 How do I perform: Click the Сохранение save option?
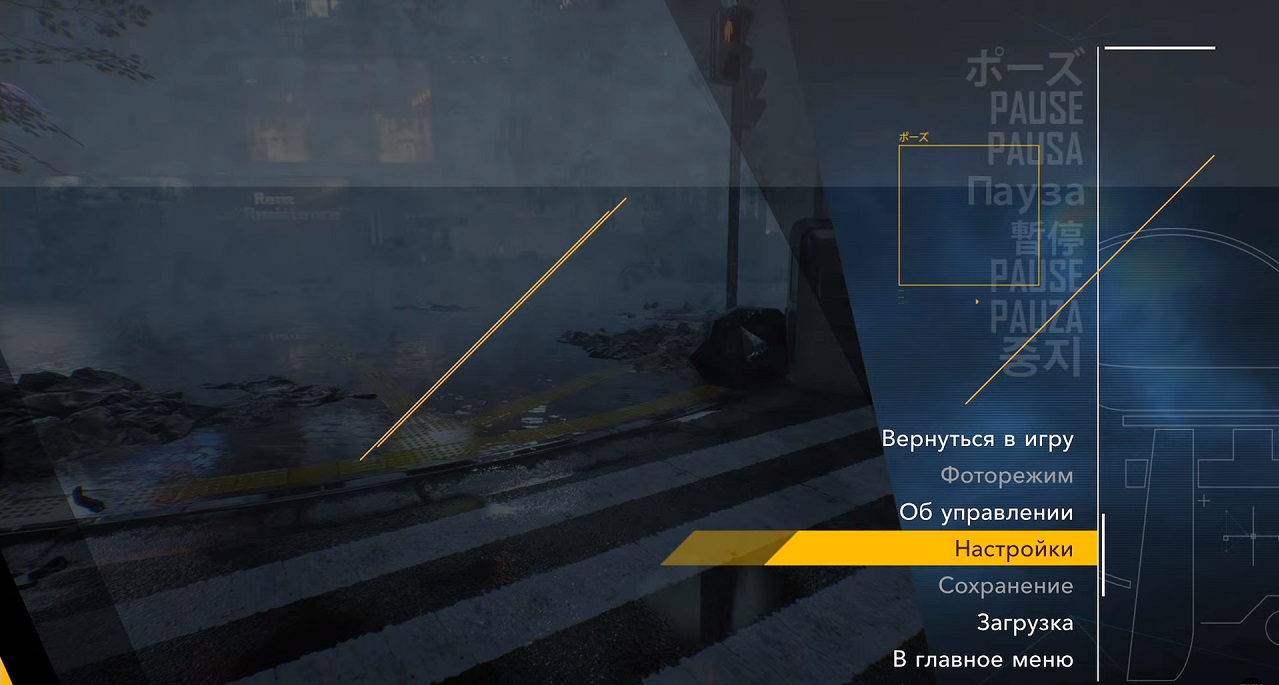1005,586
